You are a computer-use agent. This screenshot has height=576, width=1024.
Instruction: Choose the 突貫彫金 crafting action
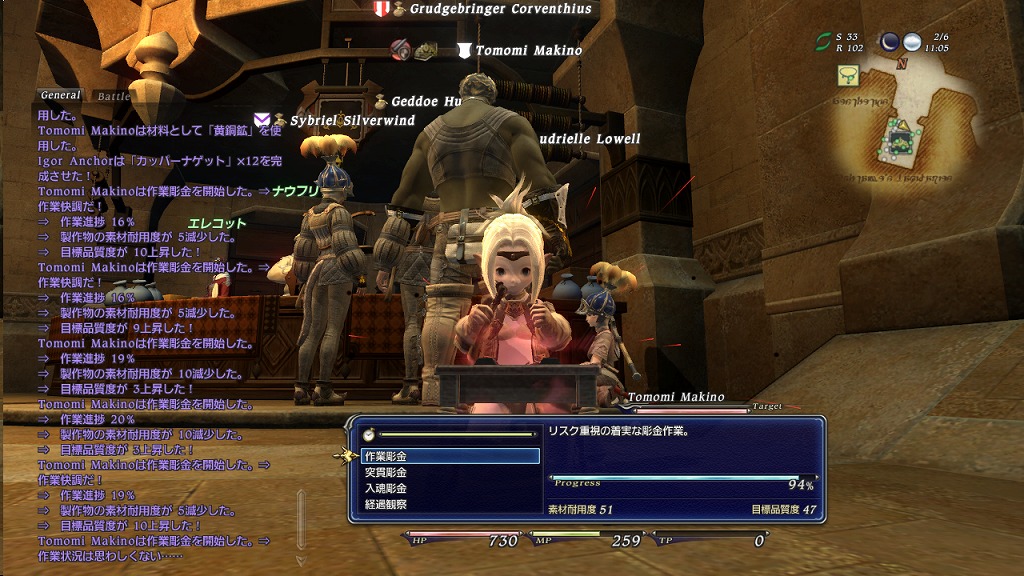(385, 472)
